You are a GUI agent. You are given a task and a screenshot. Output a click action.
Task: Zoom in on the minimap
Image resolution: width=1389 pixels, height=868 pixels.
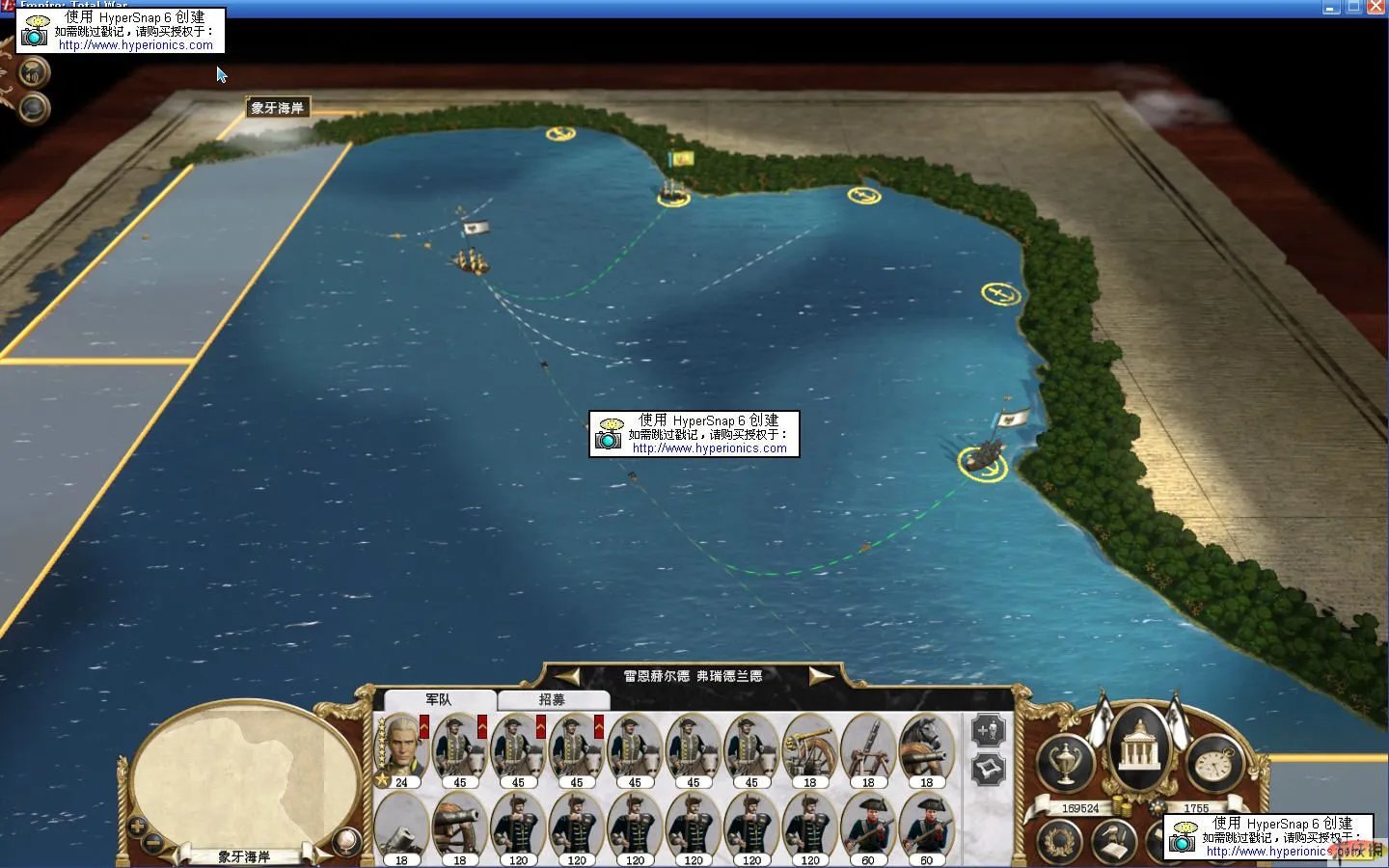click(x=137, y=827)
